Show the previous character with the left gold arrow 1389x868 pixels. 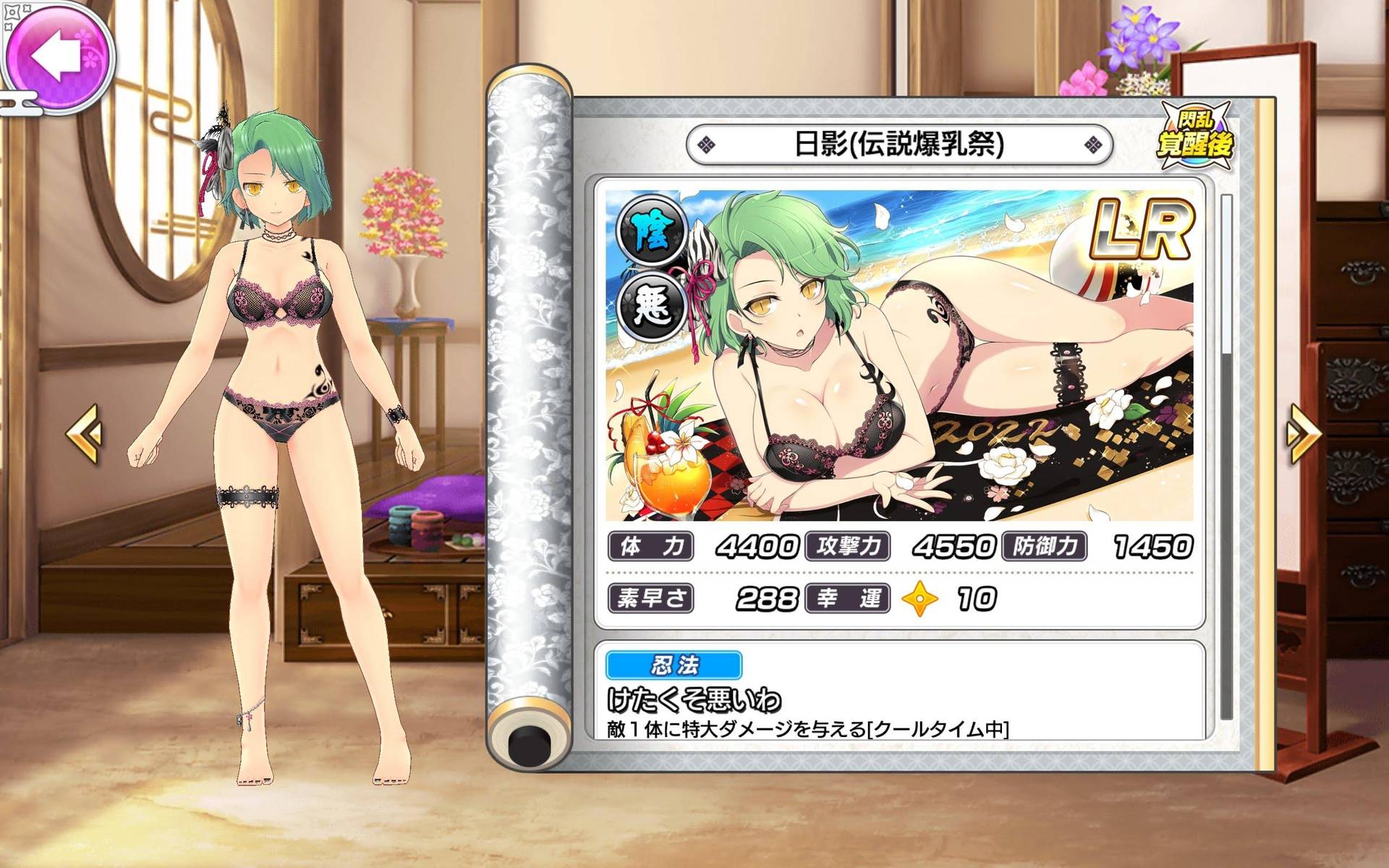click(x=85, y=433)
